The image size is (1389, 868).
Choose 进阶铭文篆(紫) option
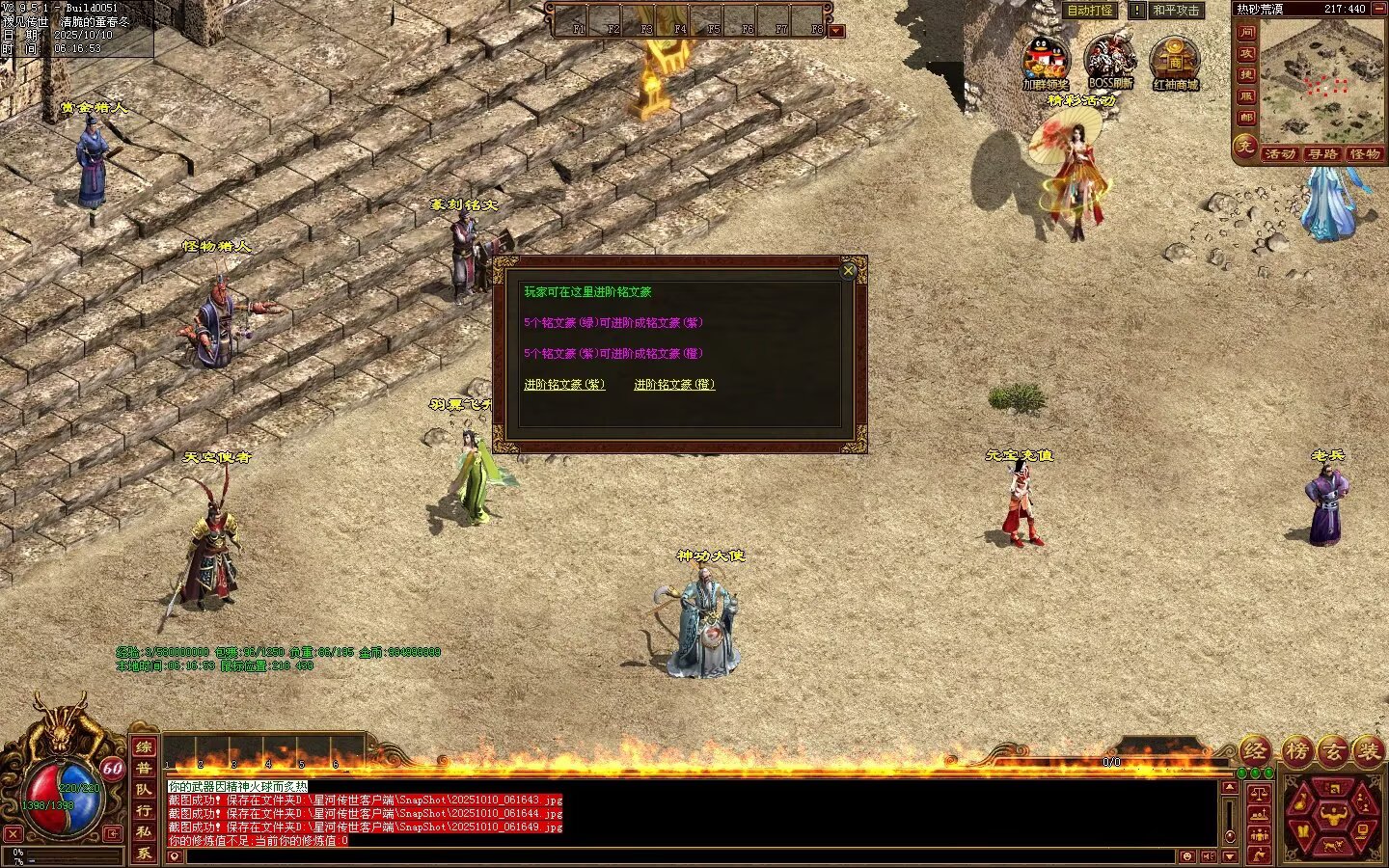(x=564, y=385)
